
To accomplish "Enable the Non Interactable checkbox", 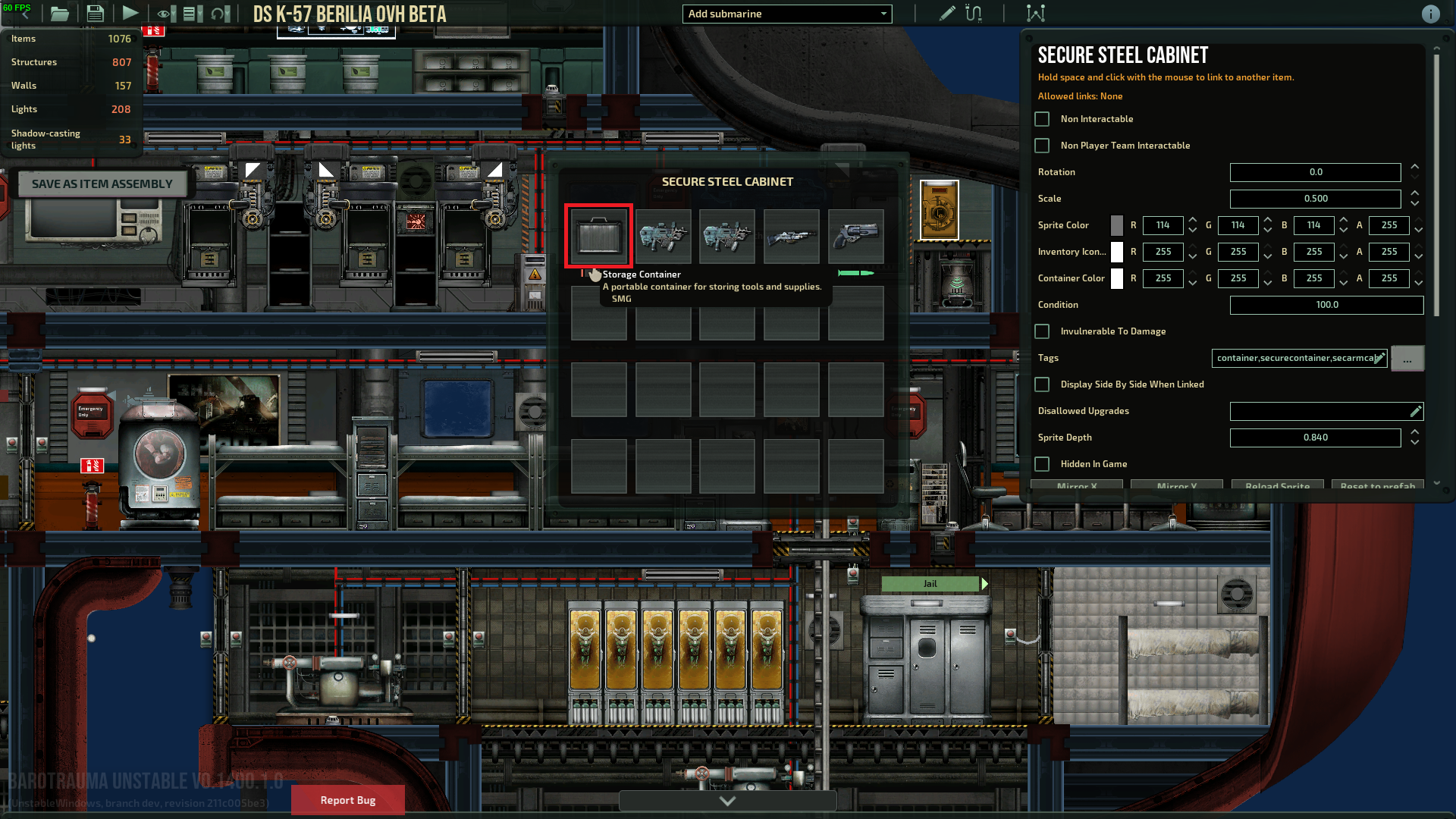I will coord(1041,118).
